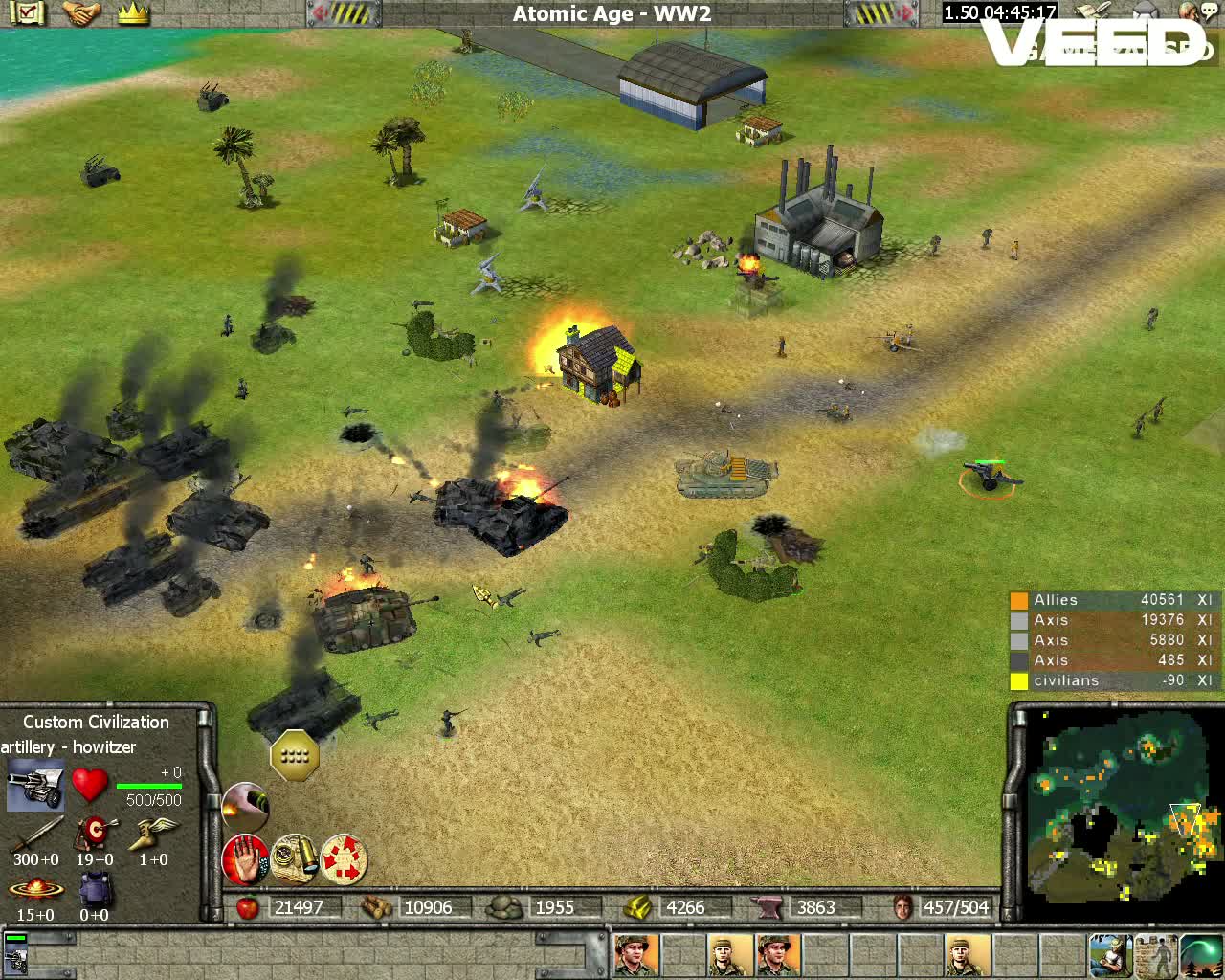
Task: Select the wall construction thumbnail at bottom right
Action: click(x=1153, y=954)
